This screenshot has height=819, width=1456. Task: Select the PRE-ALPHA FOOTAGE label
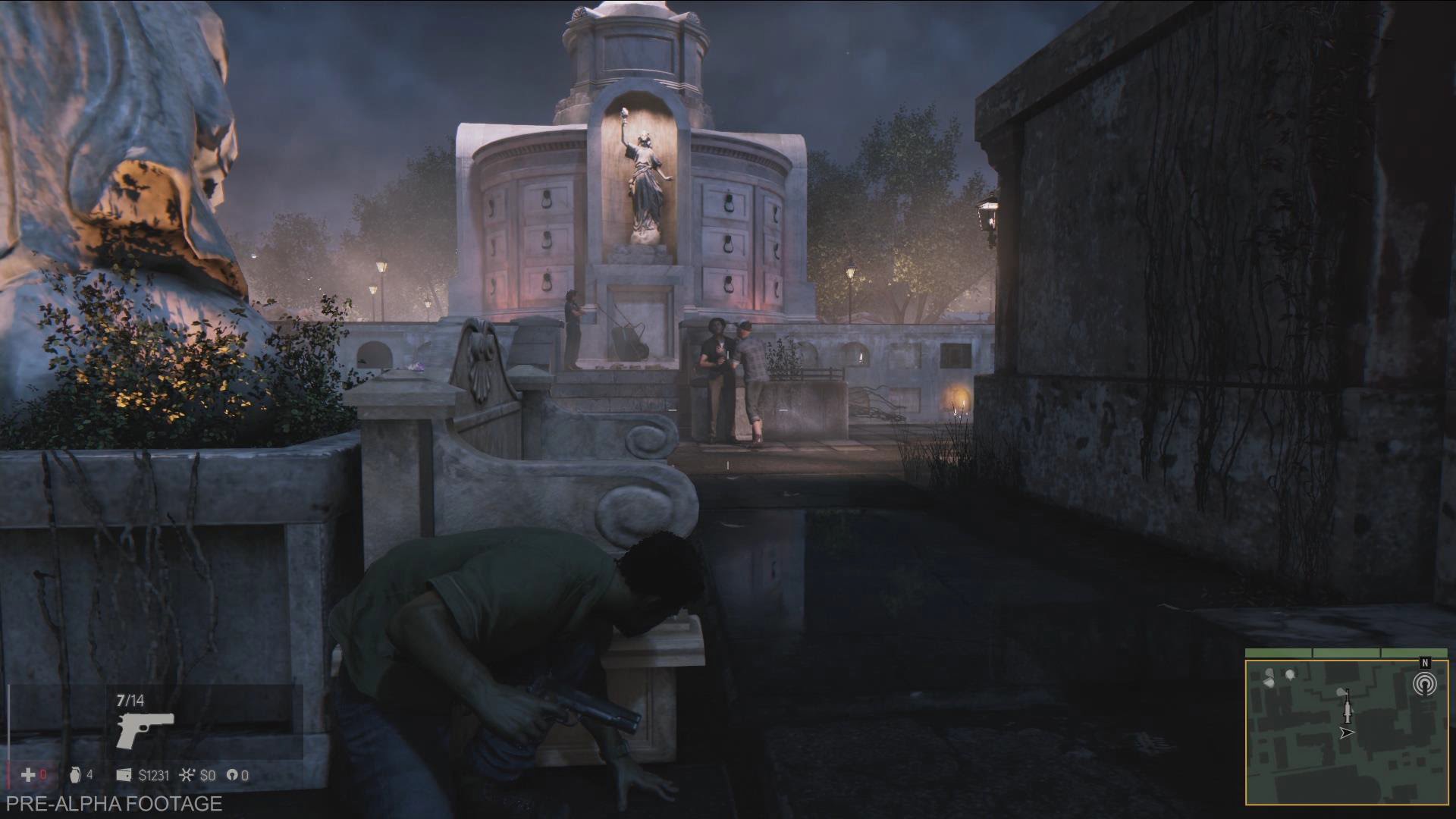coord(114,803)
